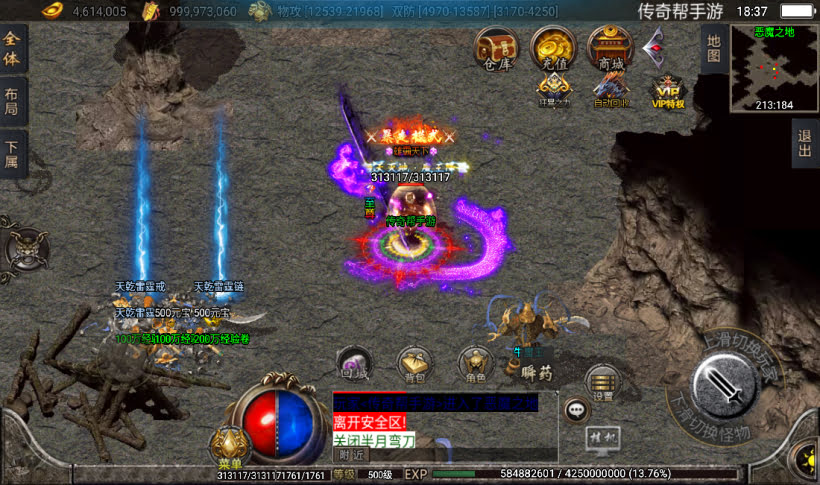Activate the 自动回收 auto-recycle dragon icon

[610, 92]
